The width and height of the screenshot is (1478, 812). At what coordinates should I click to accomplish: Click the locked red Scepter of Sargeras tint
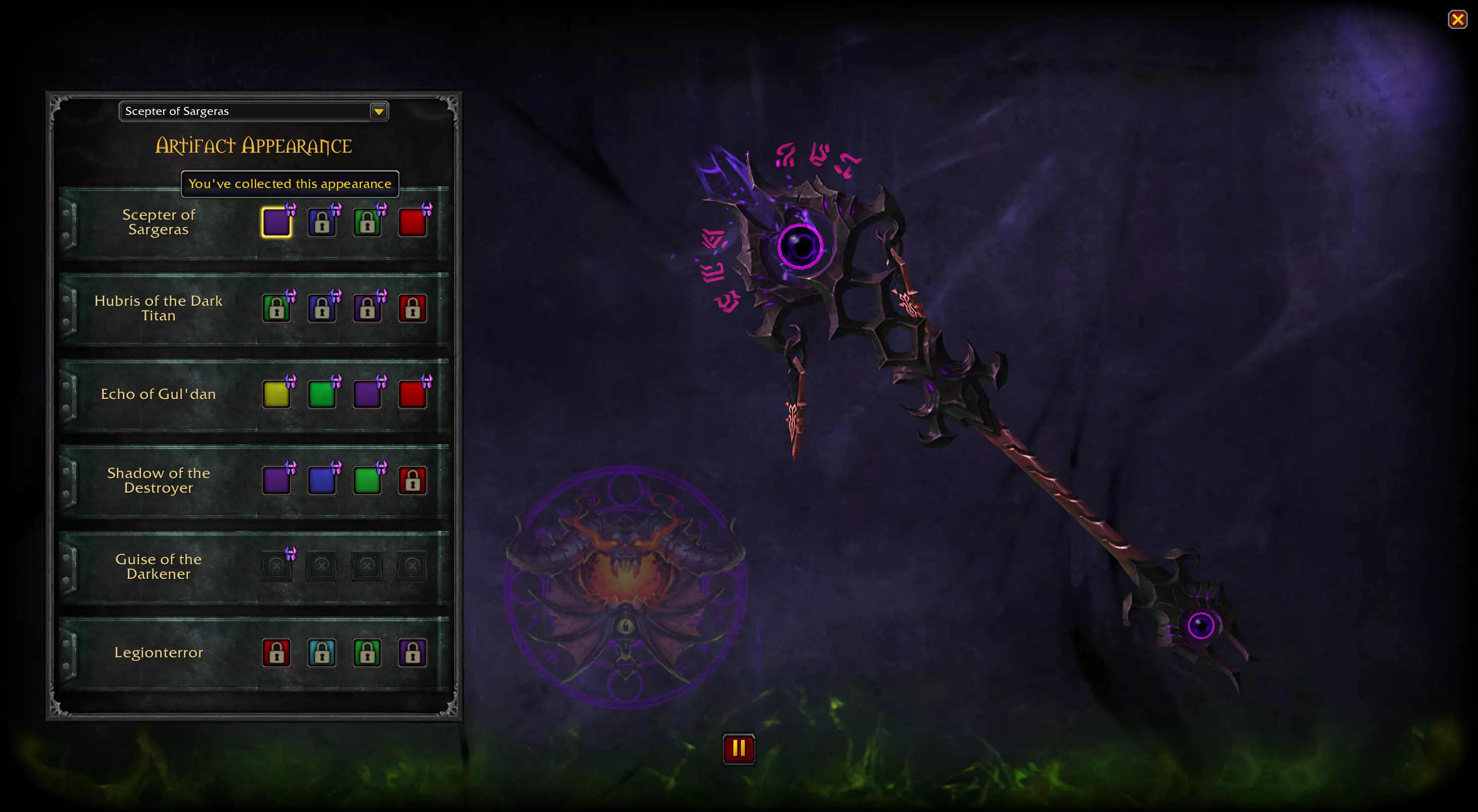[x=413, y=222]
